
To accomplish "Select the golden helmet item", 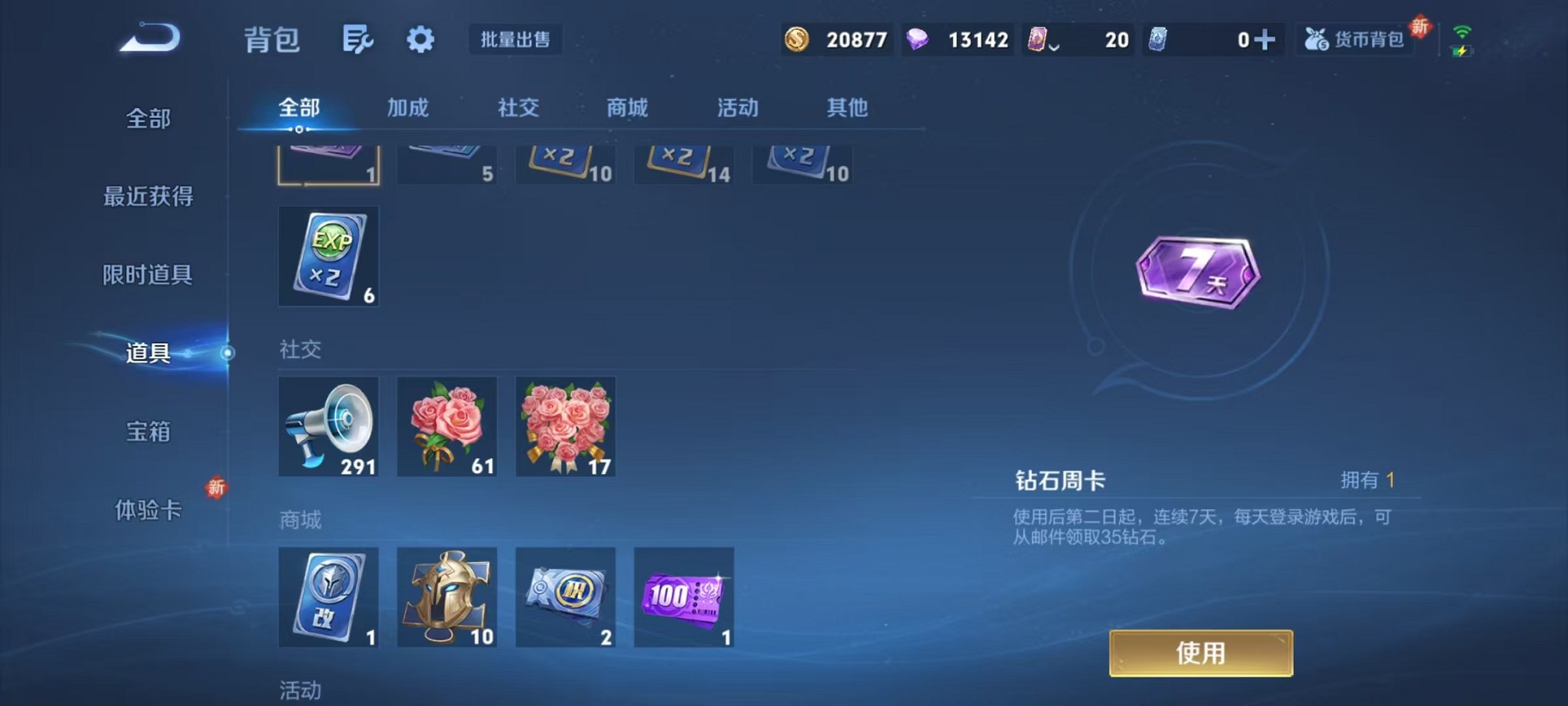I will pos(447,597).
